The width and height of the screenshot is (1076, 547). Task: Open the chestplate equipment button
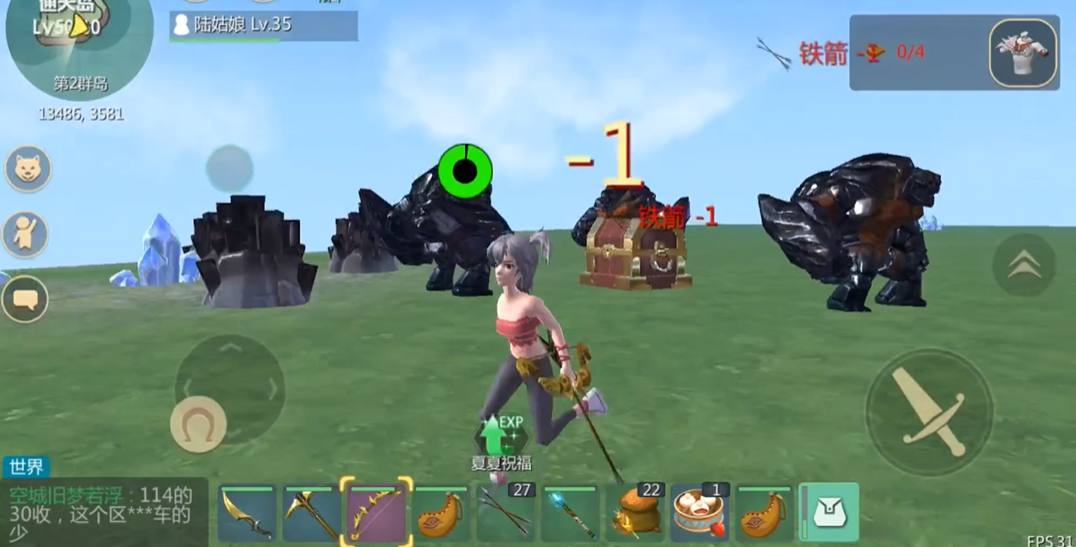pyautogui.click(x=1023, y=51)
